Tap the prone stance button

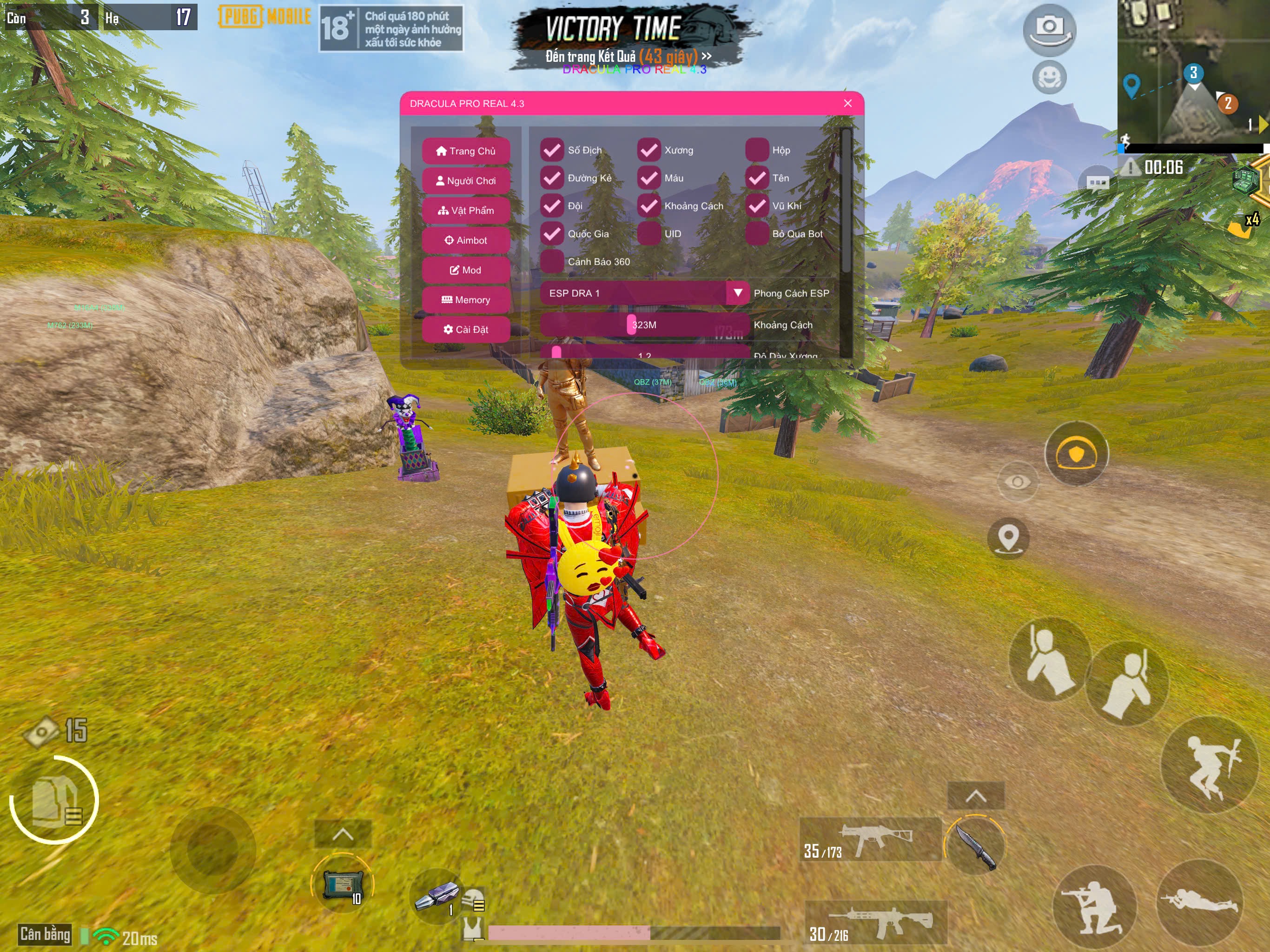tap(1199, 902)
